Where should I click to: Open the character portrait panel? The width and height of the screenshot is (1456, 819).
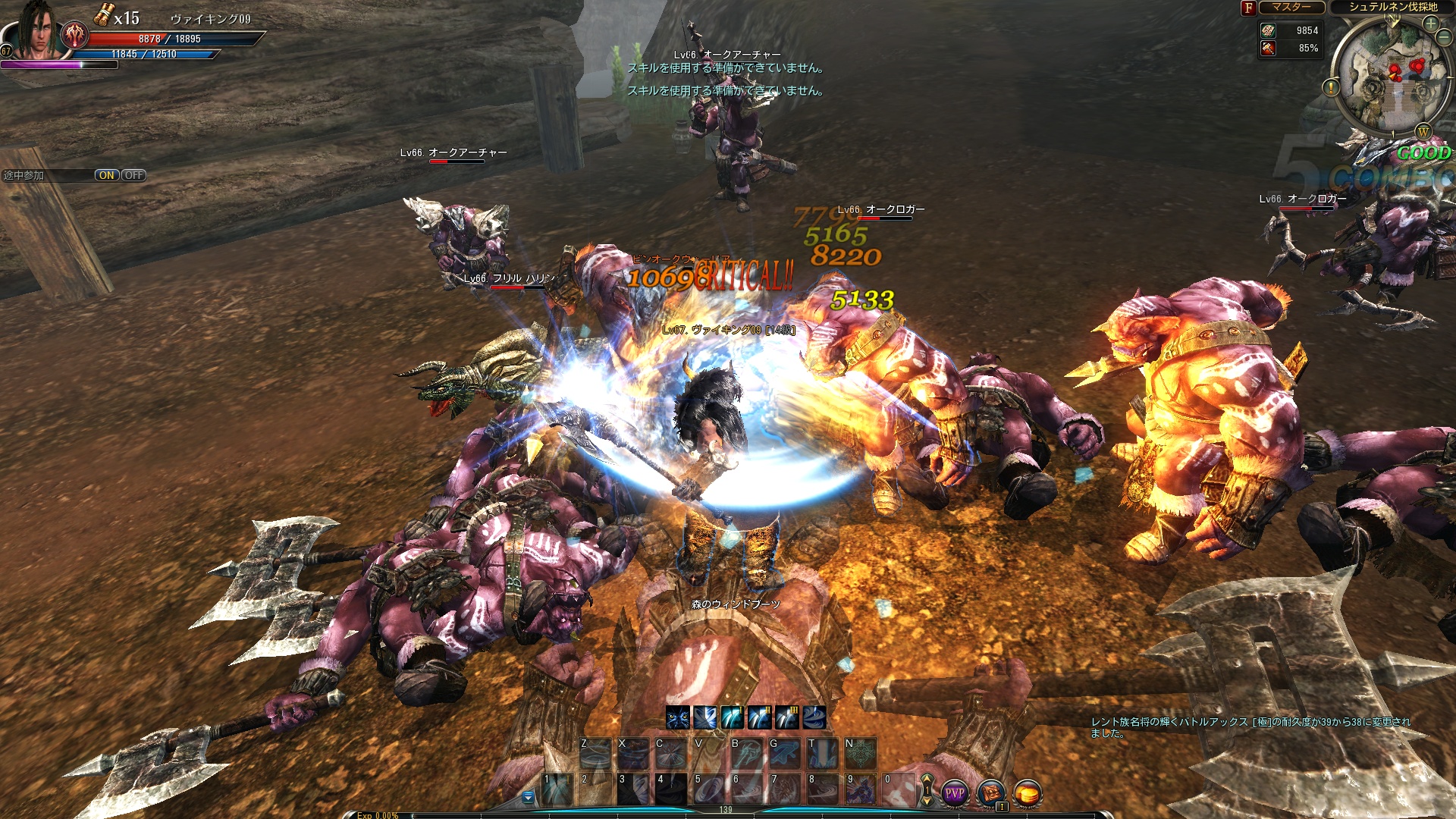tap(34, 32)
